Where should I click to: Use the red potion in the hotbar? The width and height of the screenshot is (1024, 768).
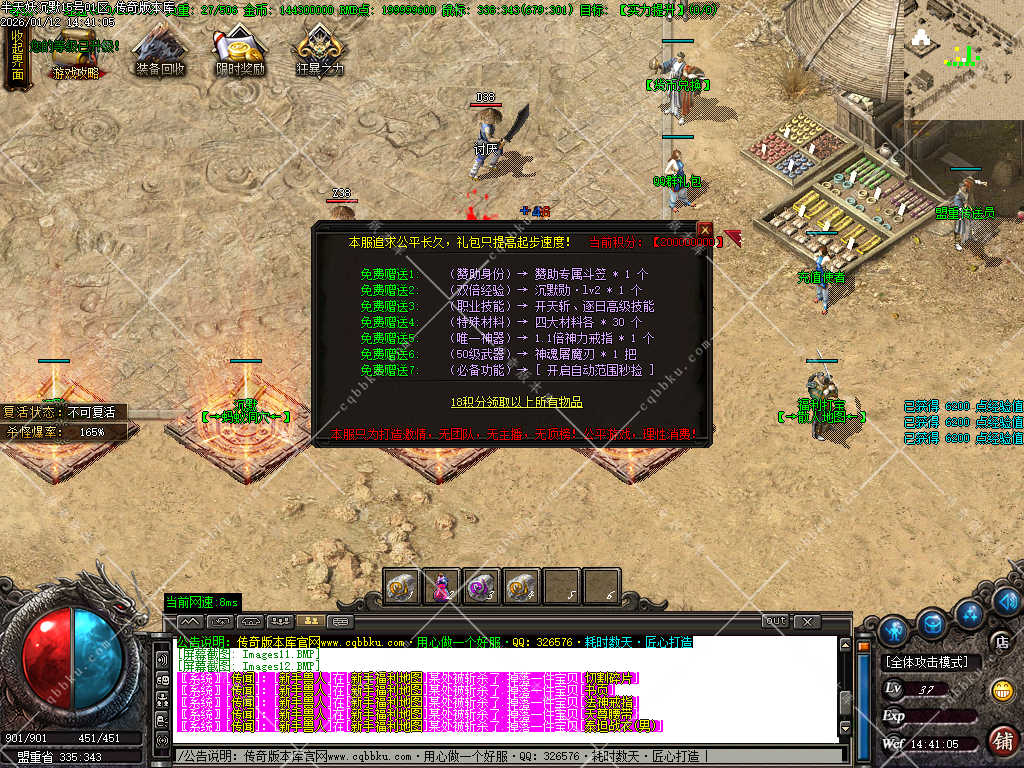(441, 586)
